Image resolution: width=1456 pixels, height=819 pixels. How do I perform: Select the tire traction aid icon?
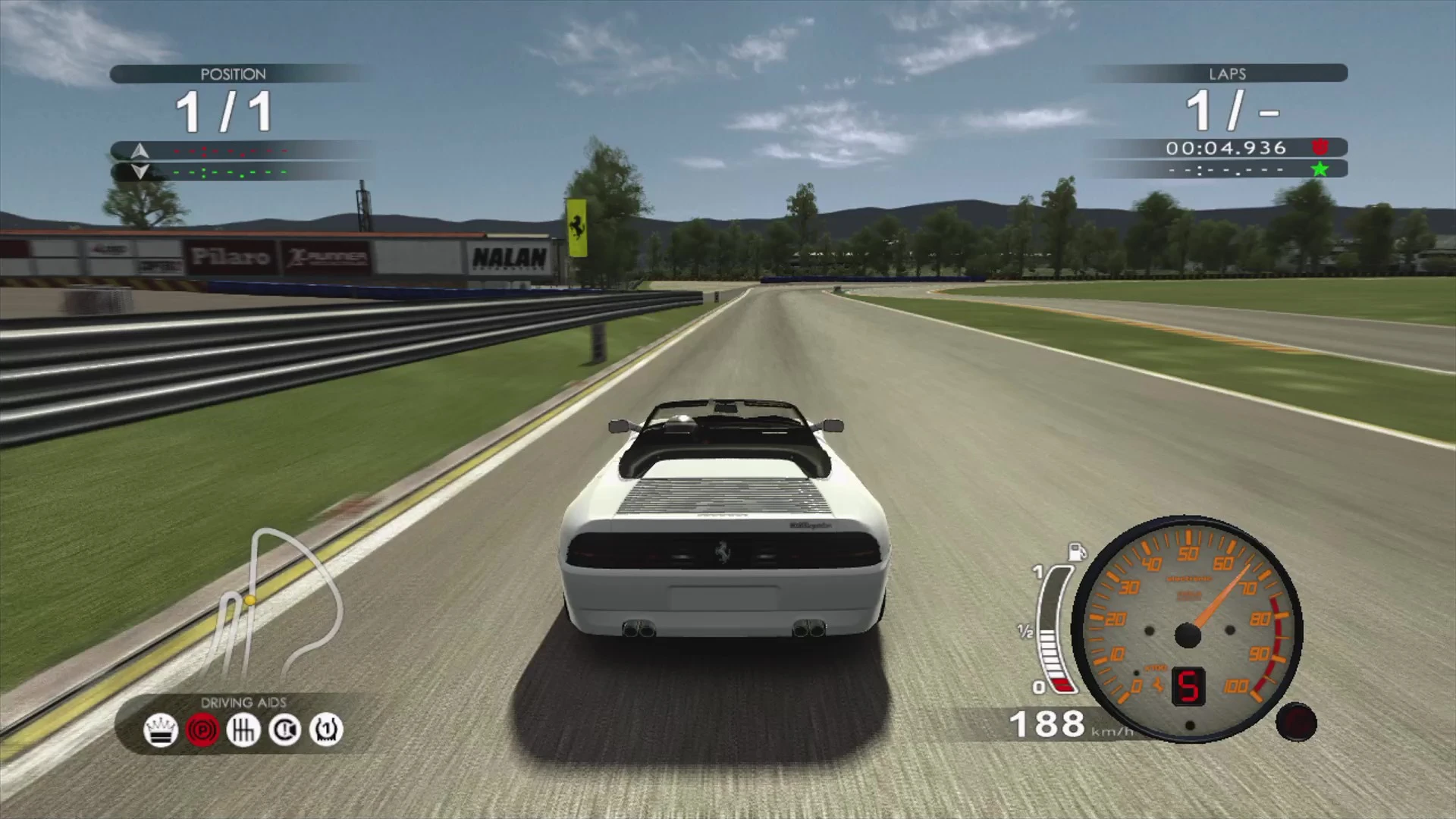[x=326, y=730]
